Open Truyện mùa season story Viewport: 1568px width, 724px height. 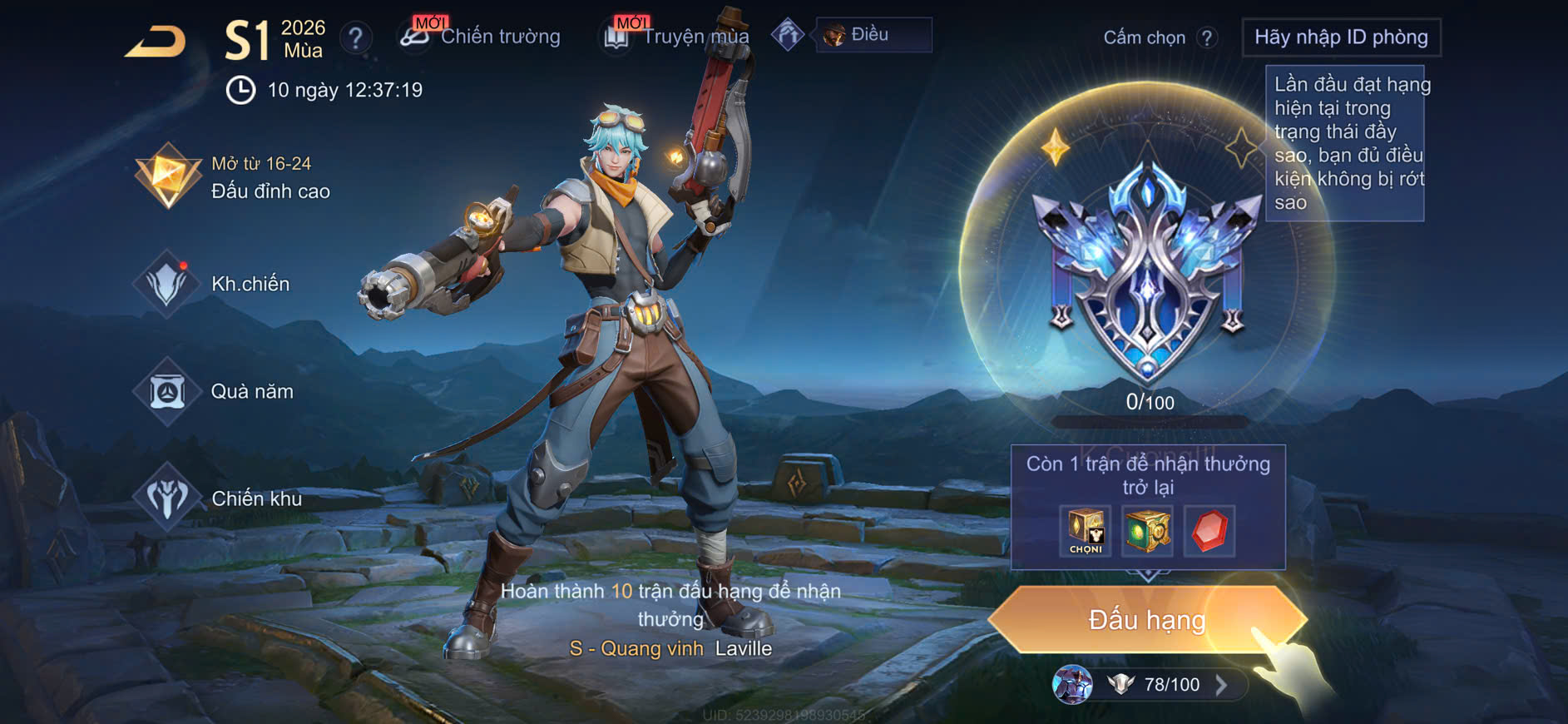pos(675,37)
